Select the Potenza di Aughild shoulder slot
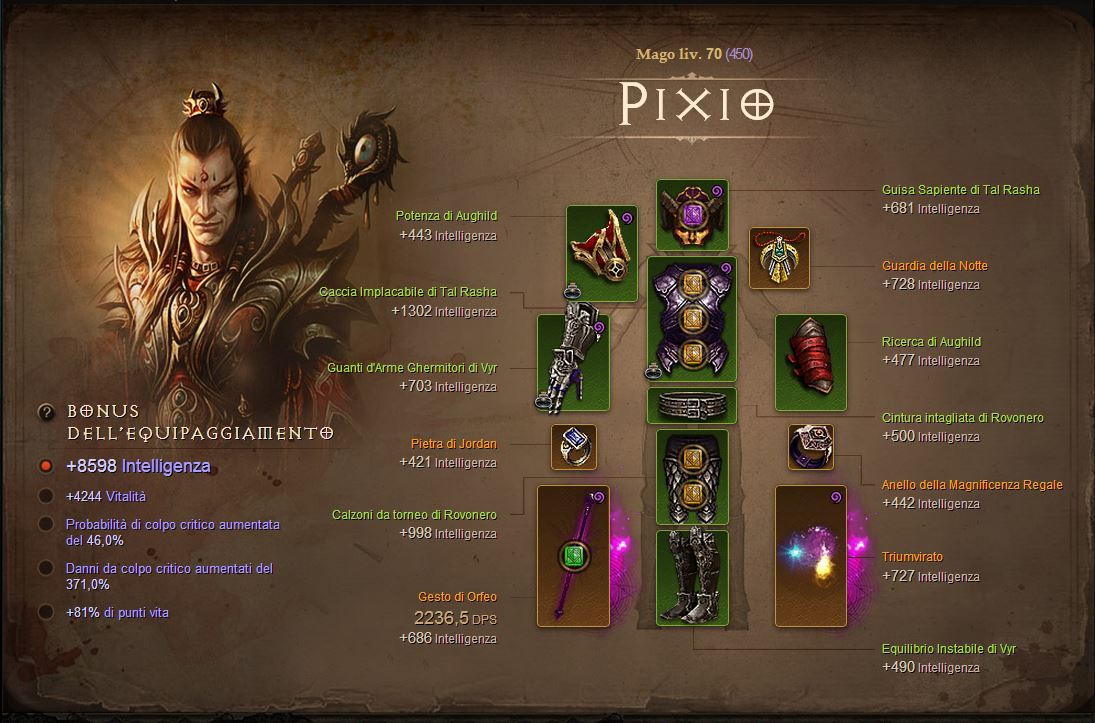Screen dimensions: 1095x723 click(x=601, y=253)
